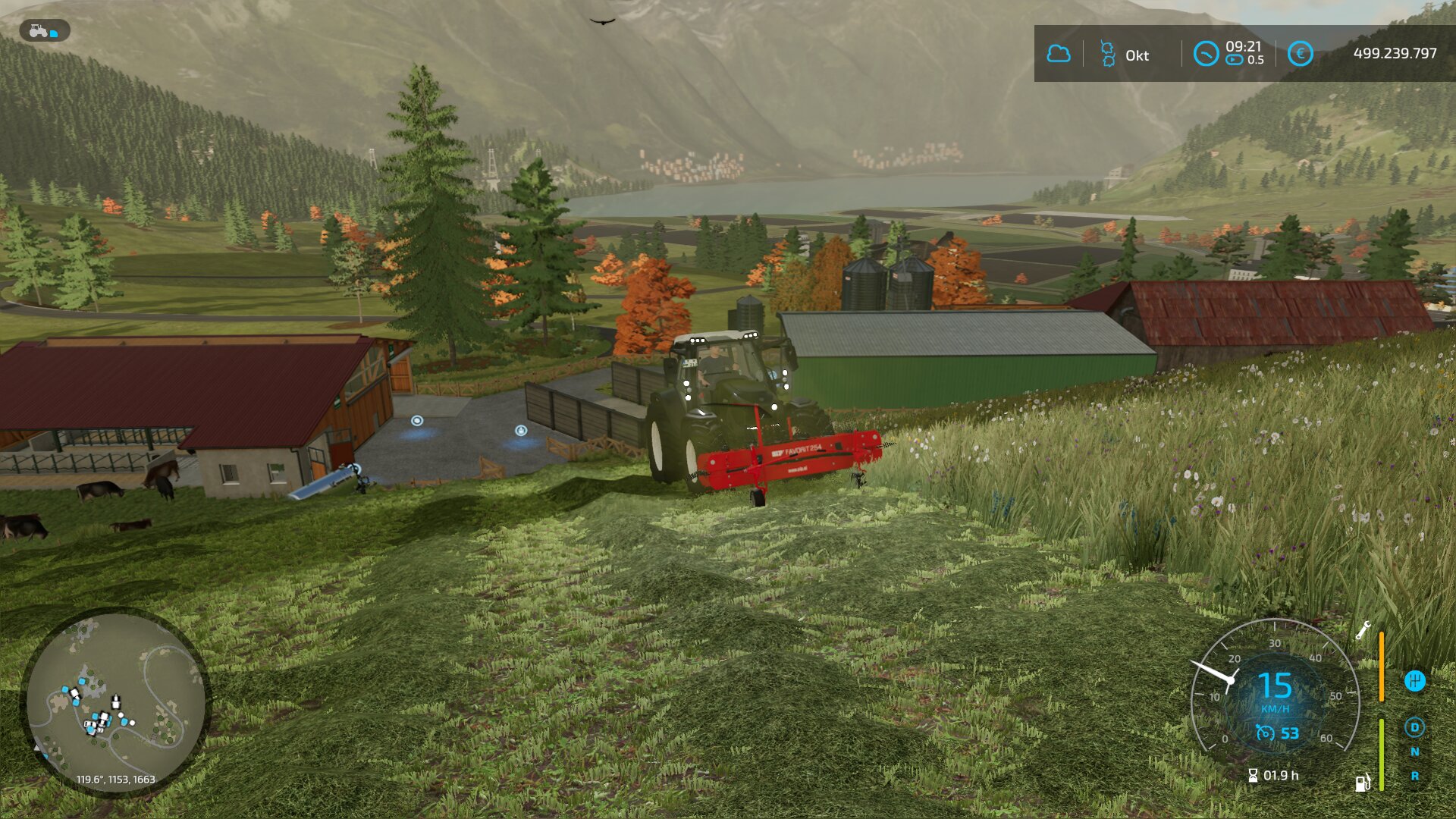Click the Okt season icon
Image resolution: width=1456 pixels, height=819 pixels.
point(1107,54)
